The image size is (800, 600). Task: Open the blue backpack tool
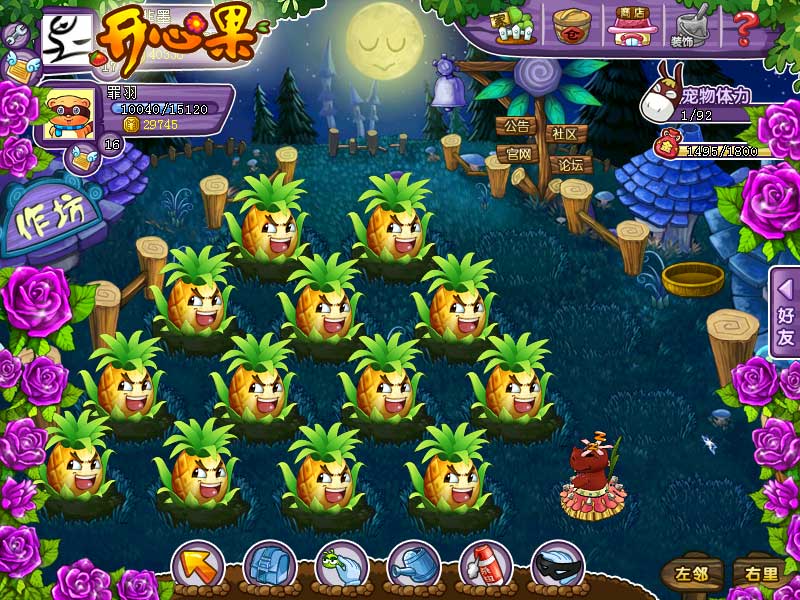[x=268, y=567]
